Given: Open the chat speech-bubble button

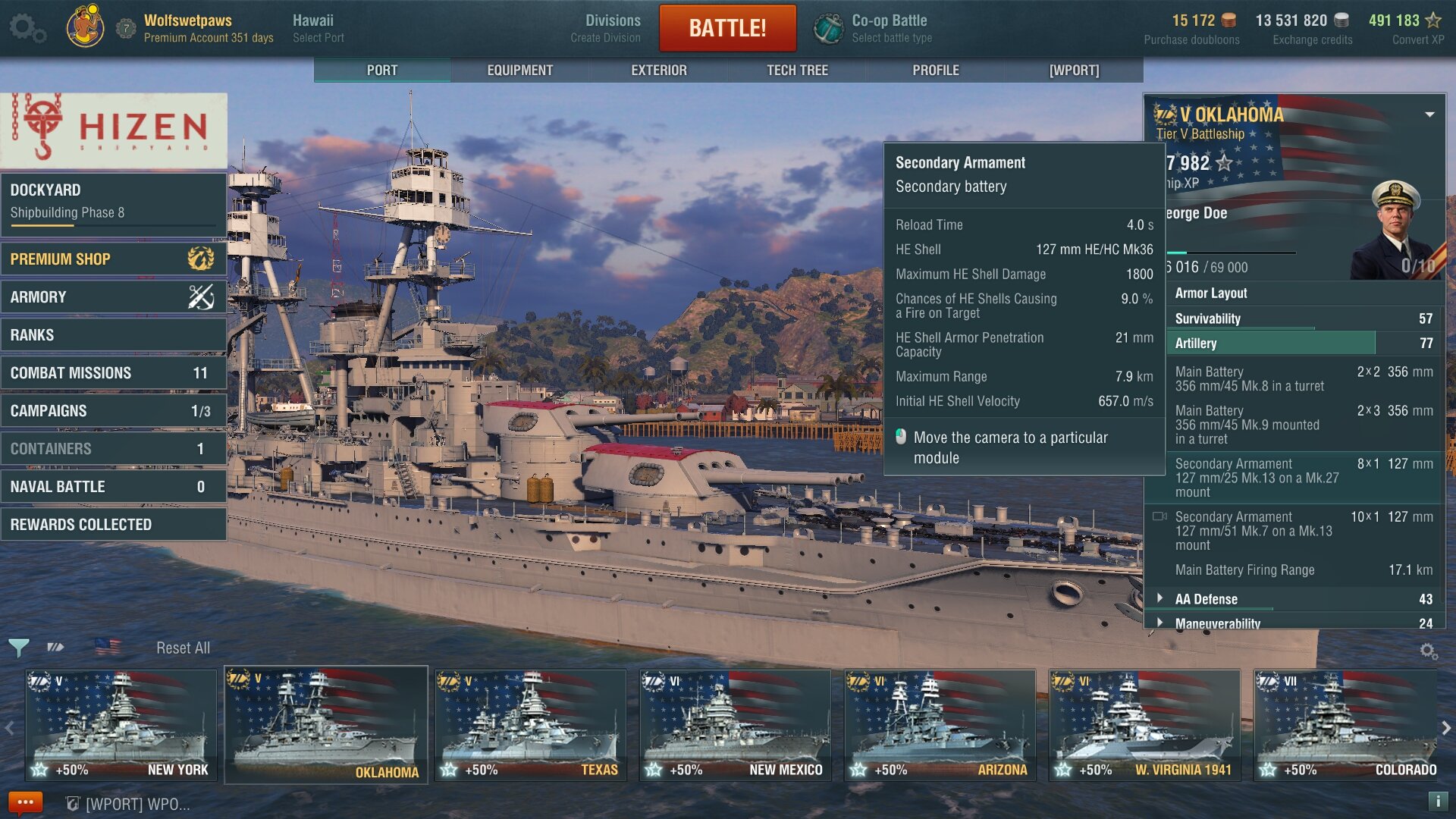Looking at the screenshot, I should pos(25,802).
